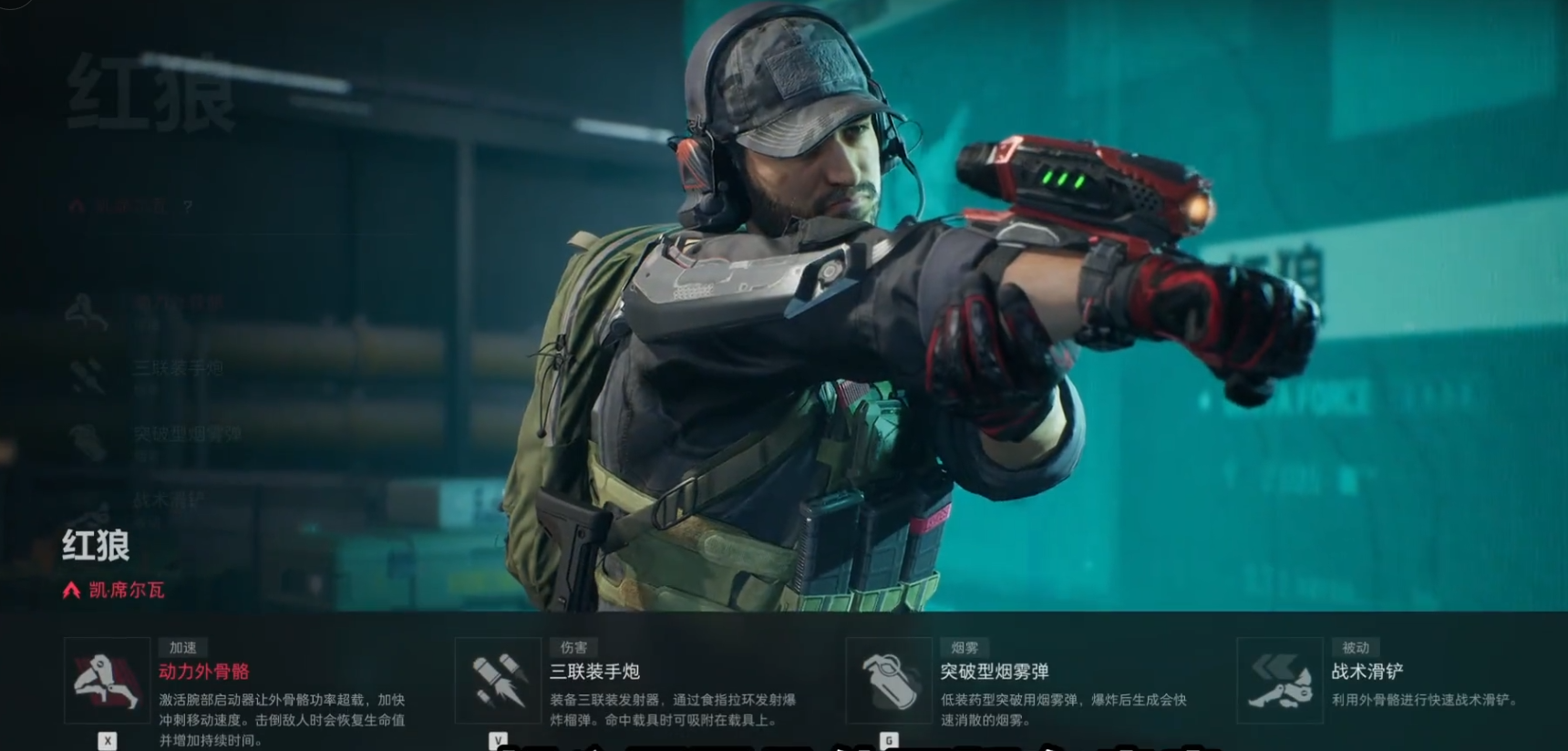1568x751 pixels.
Task: Click the rocket icon on the 三联装手炮 card
Action: (x=498, y=682)
